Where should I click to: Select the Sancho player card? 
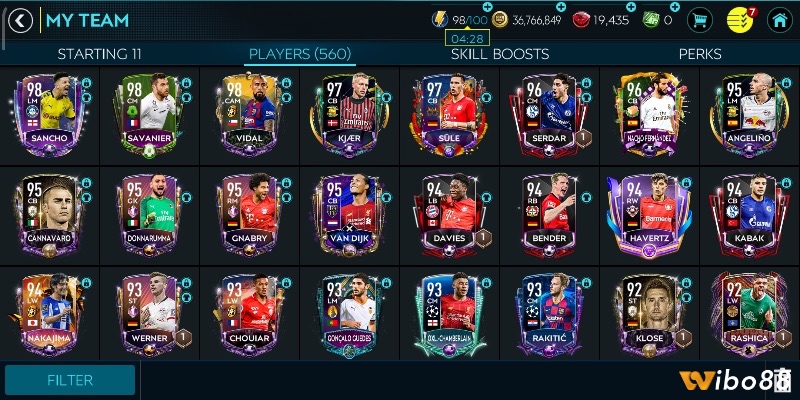pyautogui.click(x=47, y=112)
